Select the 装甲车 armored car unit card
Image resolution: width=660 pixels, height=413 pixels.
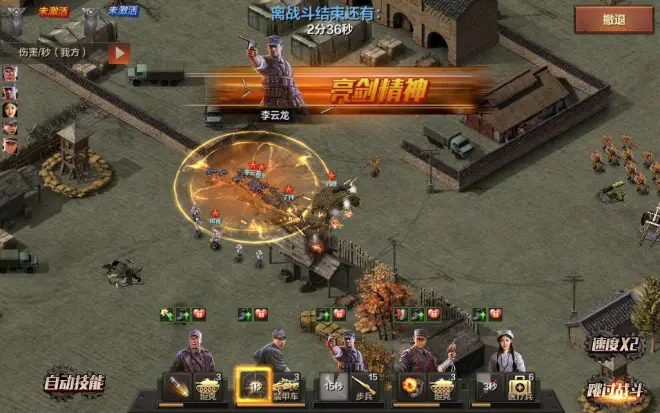click(x=288, y=387)
